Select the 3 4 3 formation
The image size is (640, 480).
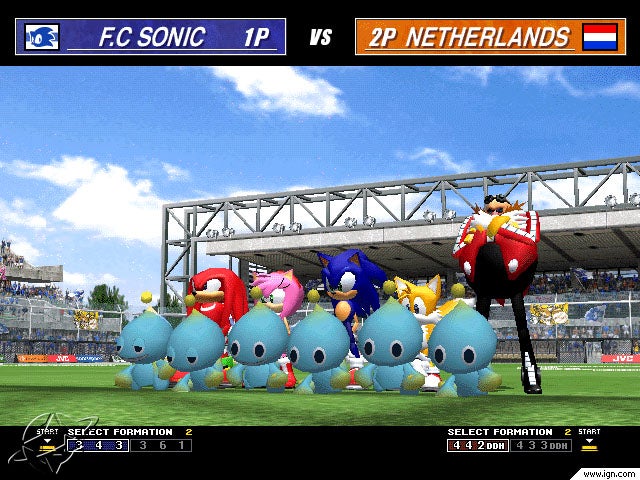(98, 445)
